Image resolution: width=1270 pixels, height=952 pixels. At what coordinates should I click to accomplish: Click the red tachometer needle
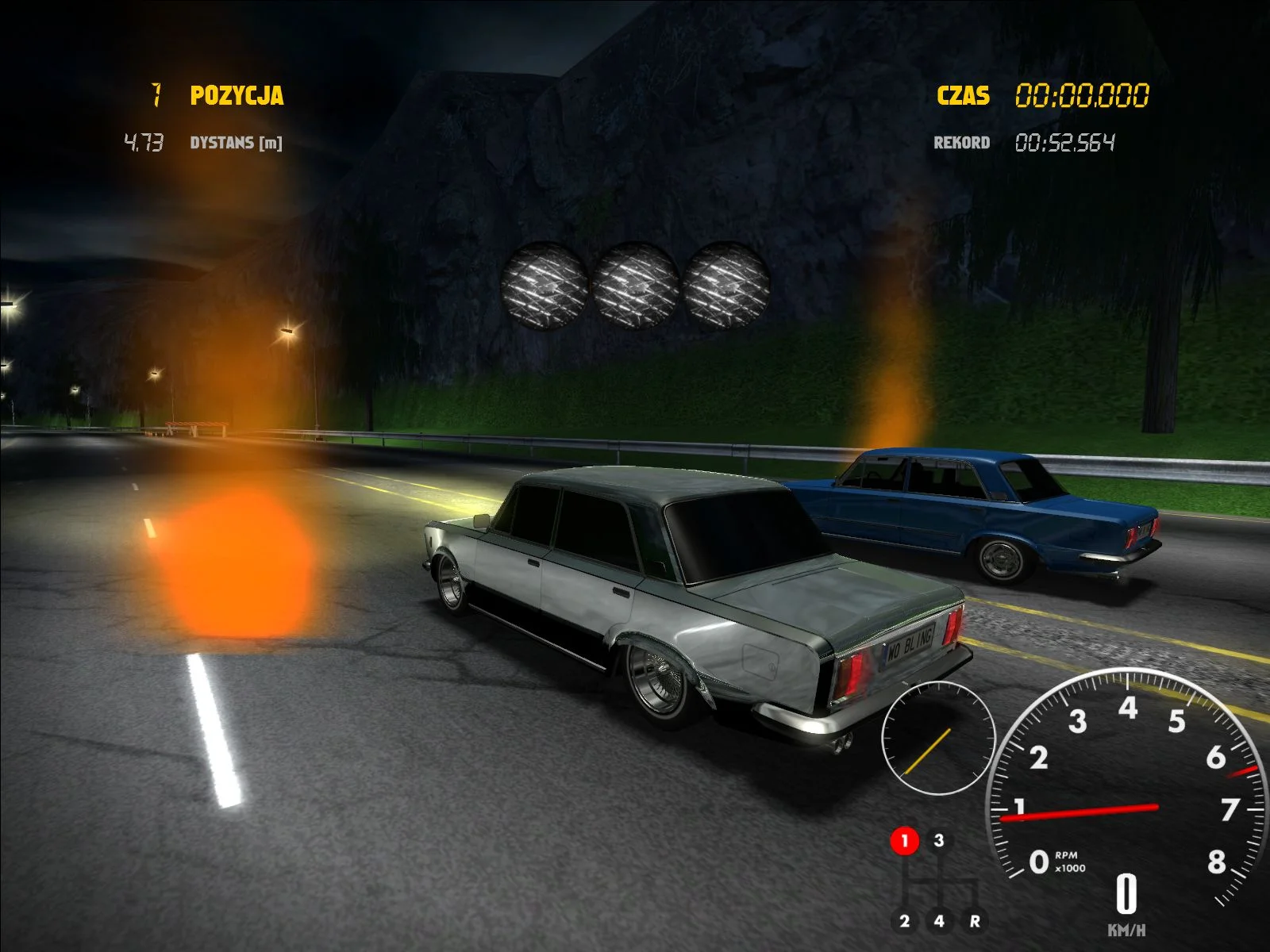pos(1087,811)
